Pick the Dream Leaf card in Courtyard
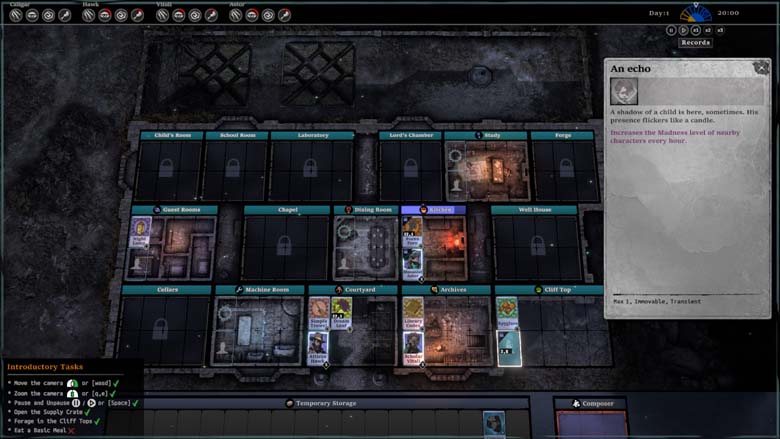This screenshot has height=439, width=780. pos(342,313)
